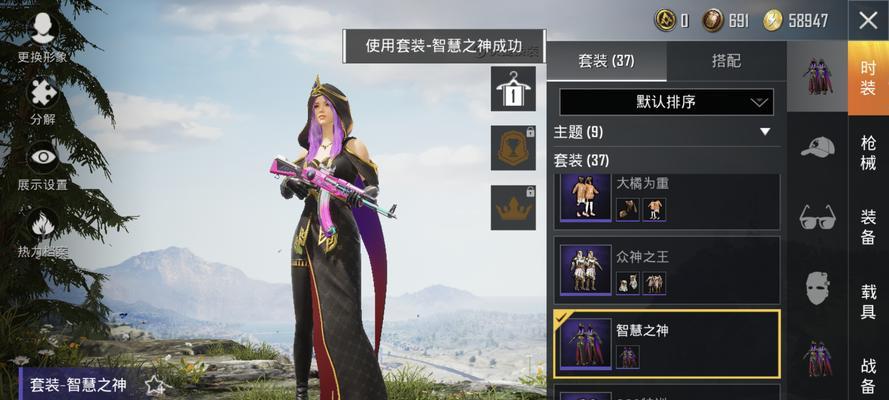Select the face mask category icon

(817, 289)
